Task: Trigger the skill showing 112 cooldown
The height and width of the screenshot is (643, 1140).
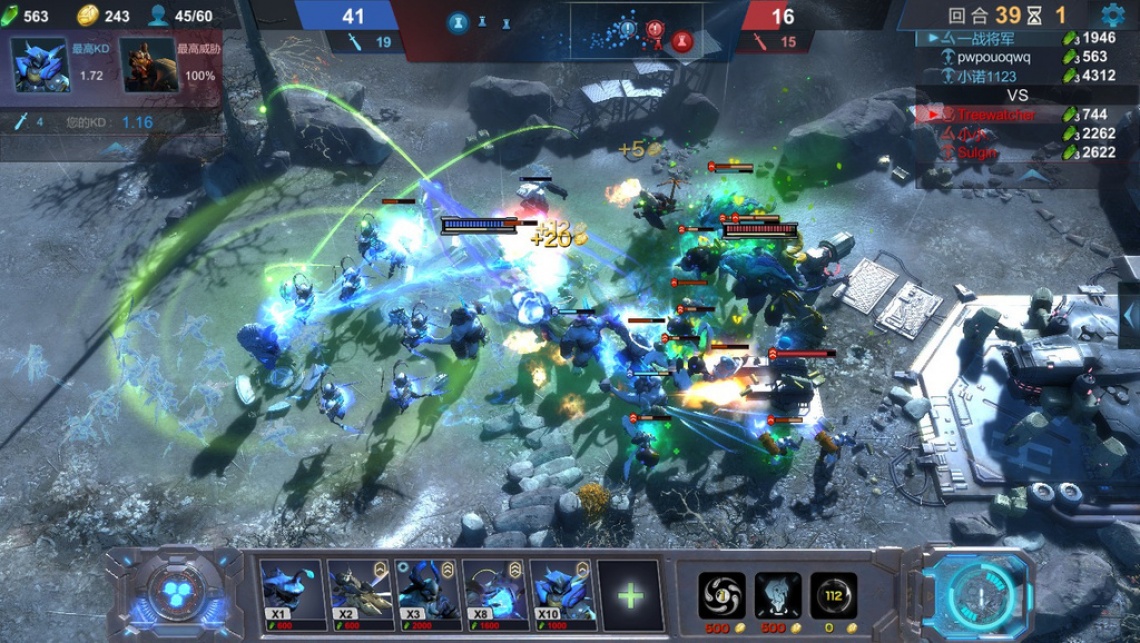Action: click(x=833, y=595)
